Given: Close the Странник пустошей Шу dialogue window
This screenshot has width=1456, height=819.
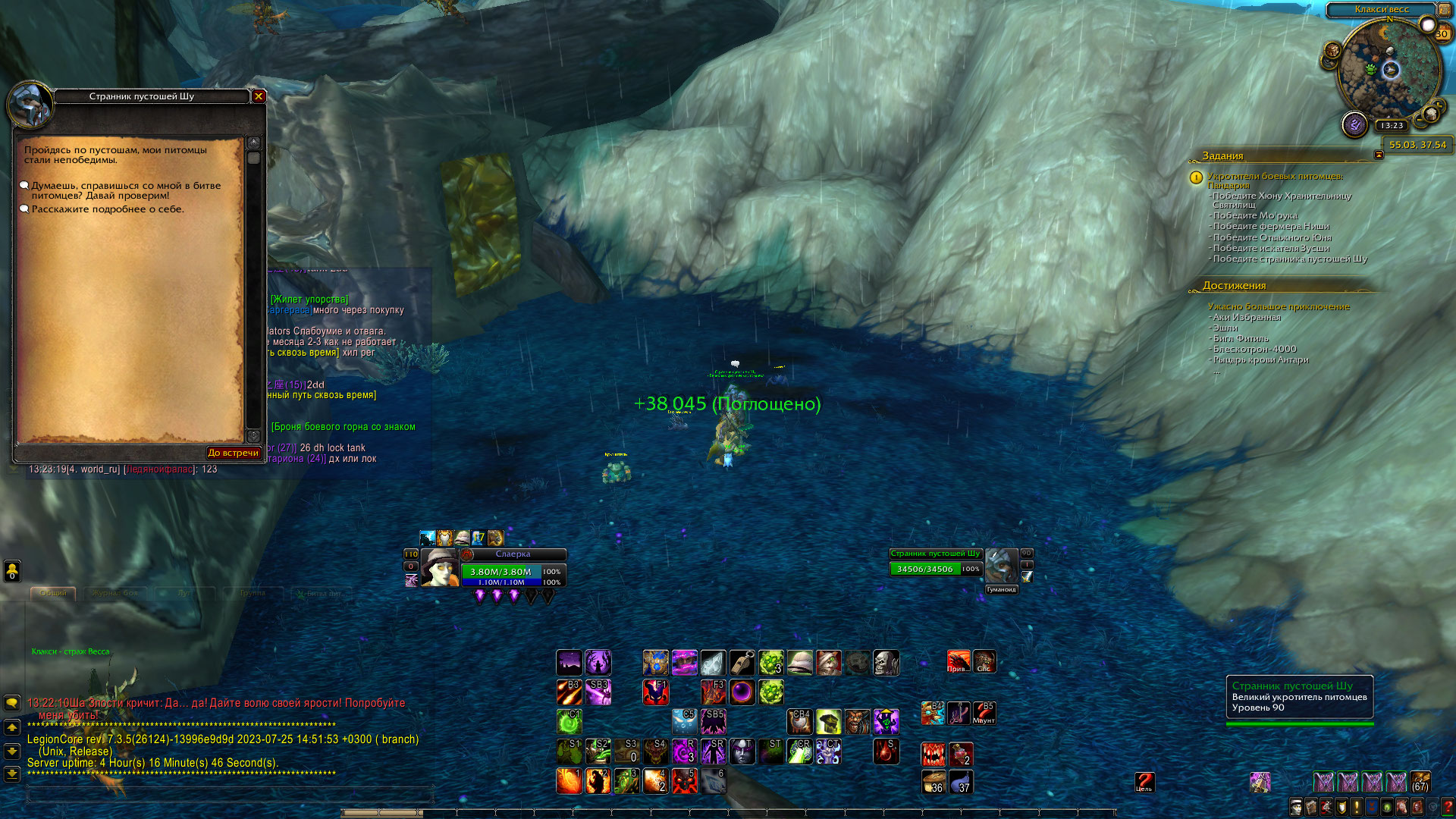Looking at the screenshot, I should click(x=259, y=96).
